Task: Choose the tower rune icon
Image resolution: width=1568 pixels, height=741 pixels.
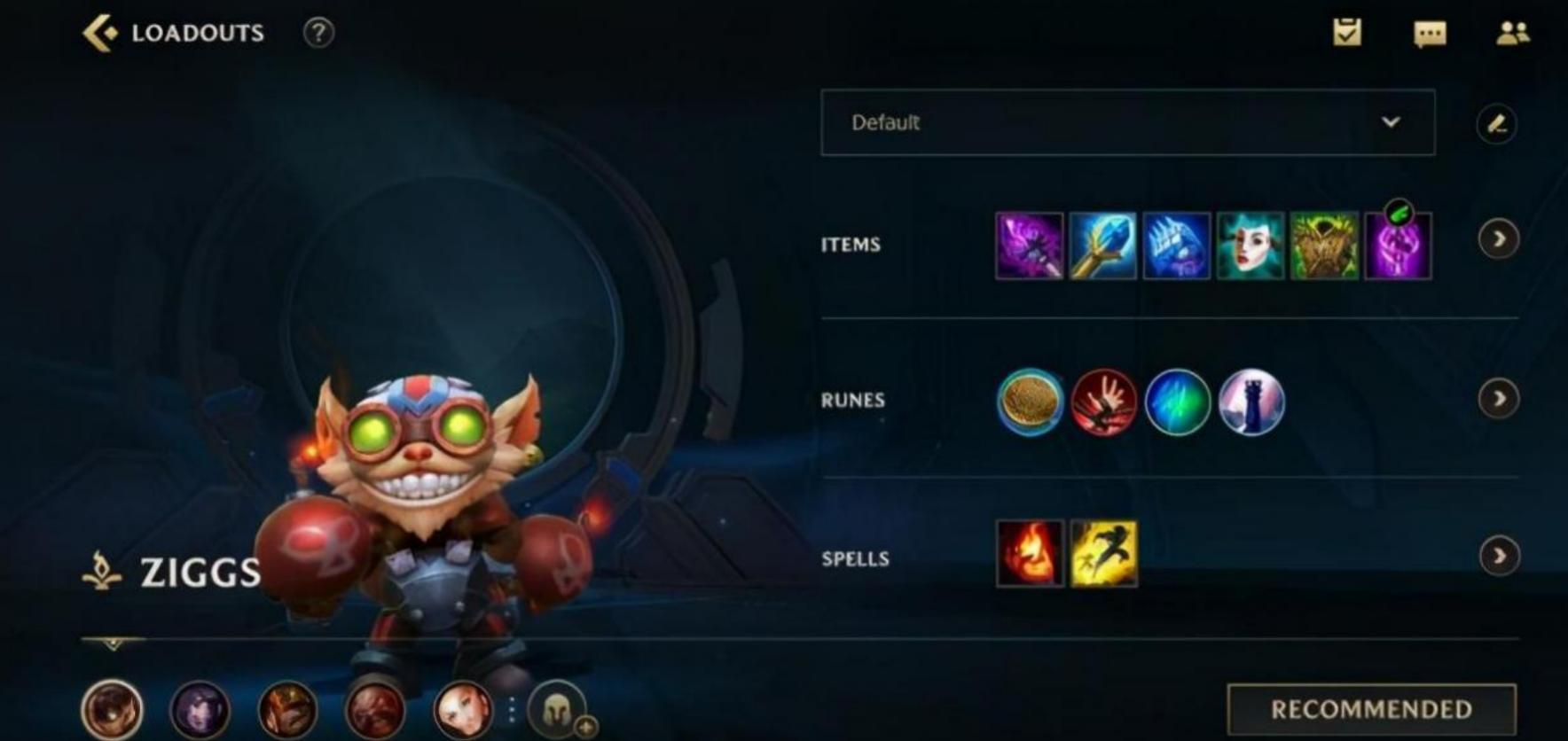Action: 1250,402
